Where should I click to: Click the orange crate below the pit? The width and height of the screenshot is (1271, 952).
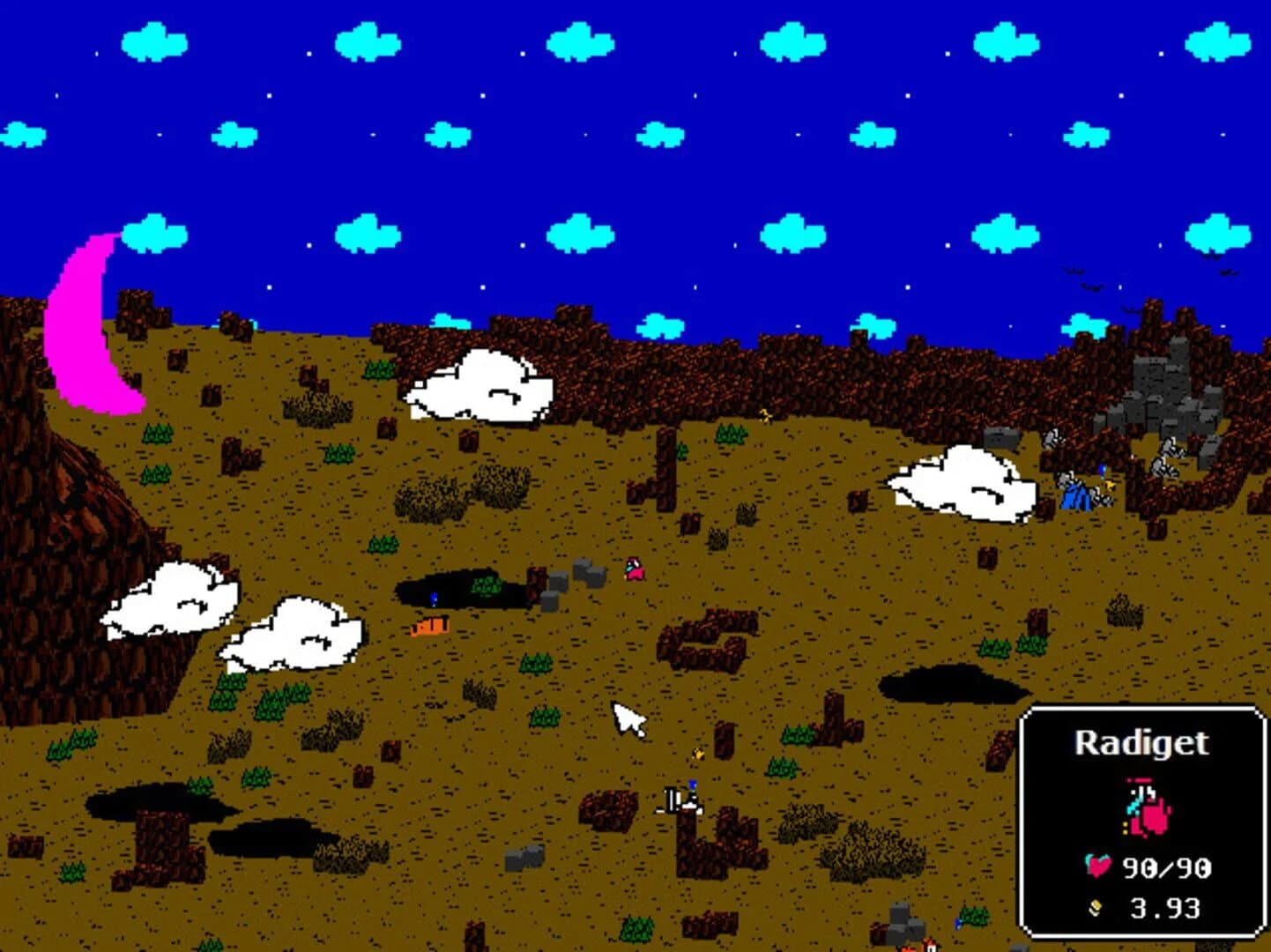430,625
